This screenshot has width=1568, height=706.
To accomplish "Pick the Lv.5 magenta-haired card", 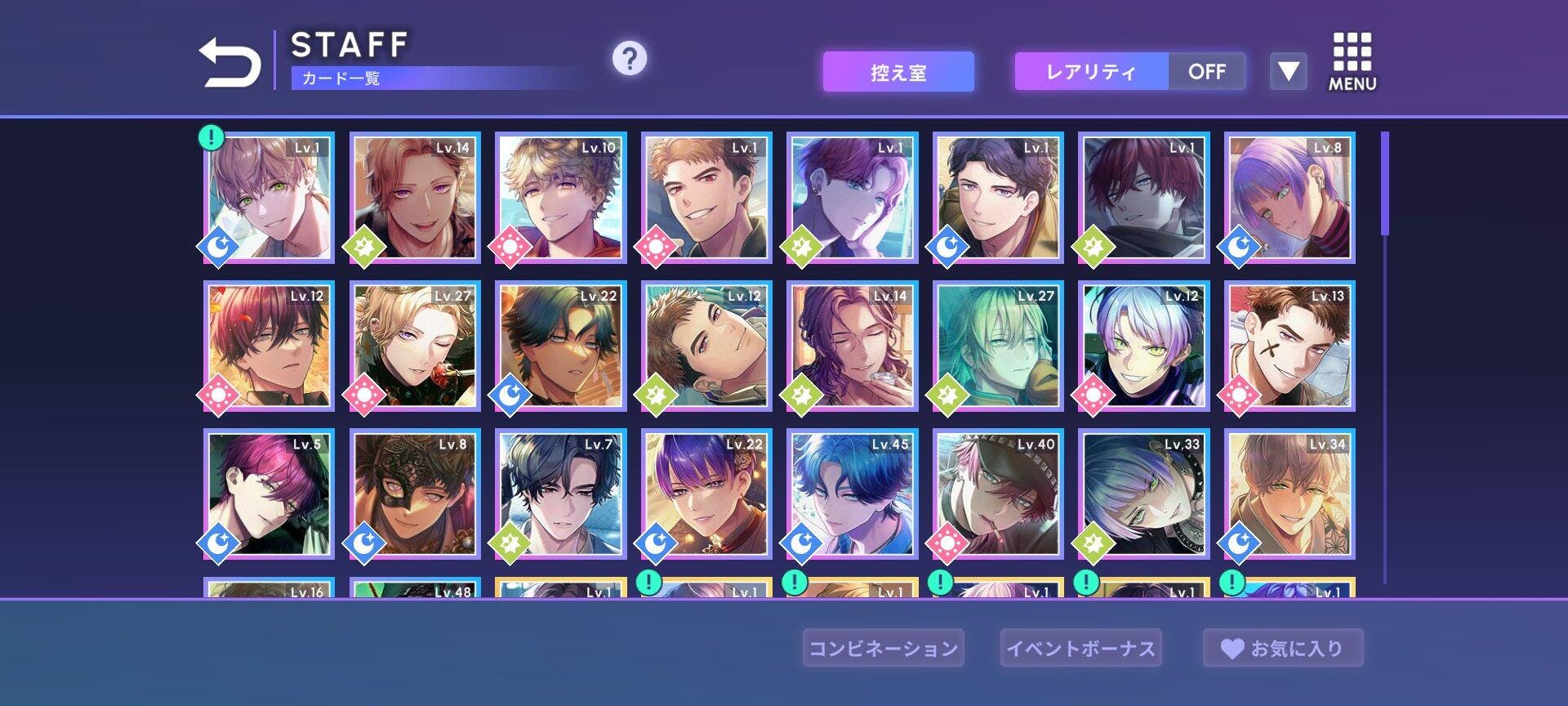I will click(269, 494).
